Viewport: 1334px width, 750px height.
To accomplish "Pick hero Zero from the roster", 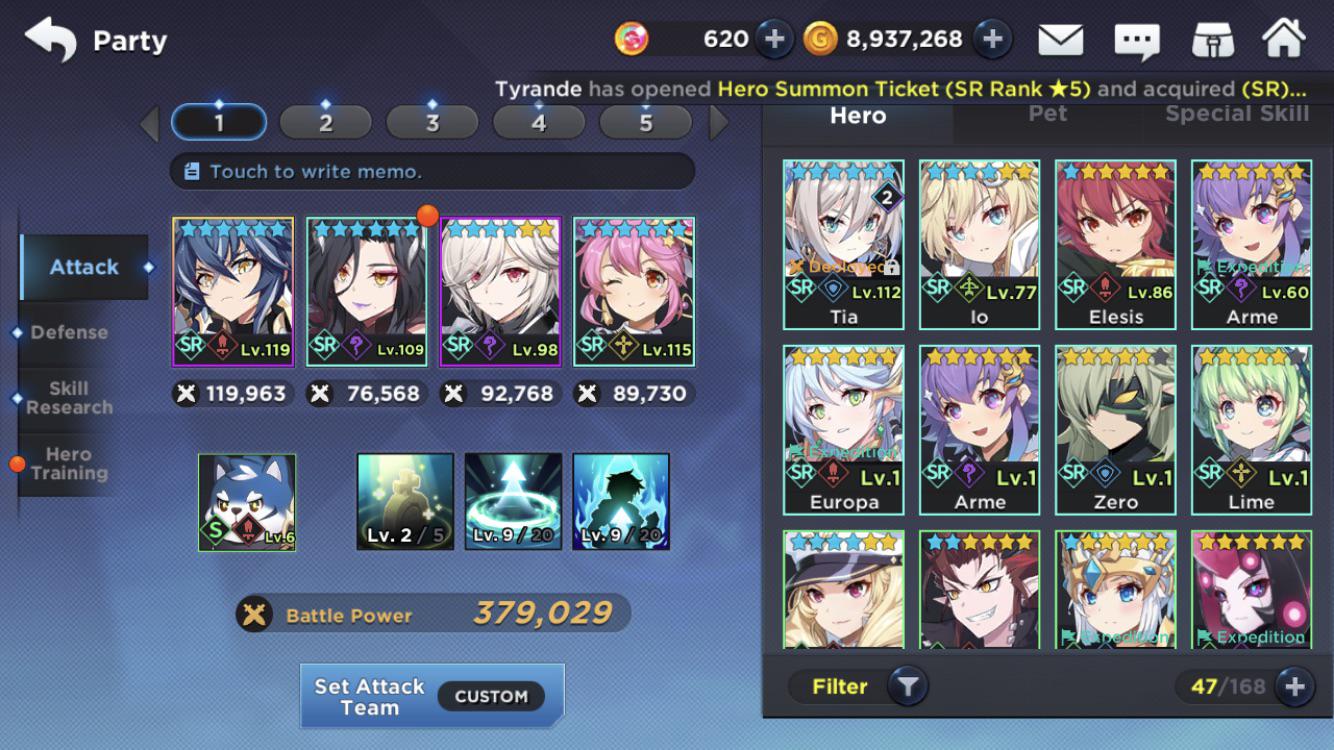I will (x=1115, y=430).
